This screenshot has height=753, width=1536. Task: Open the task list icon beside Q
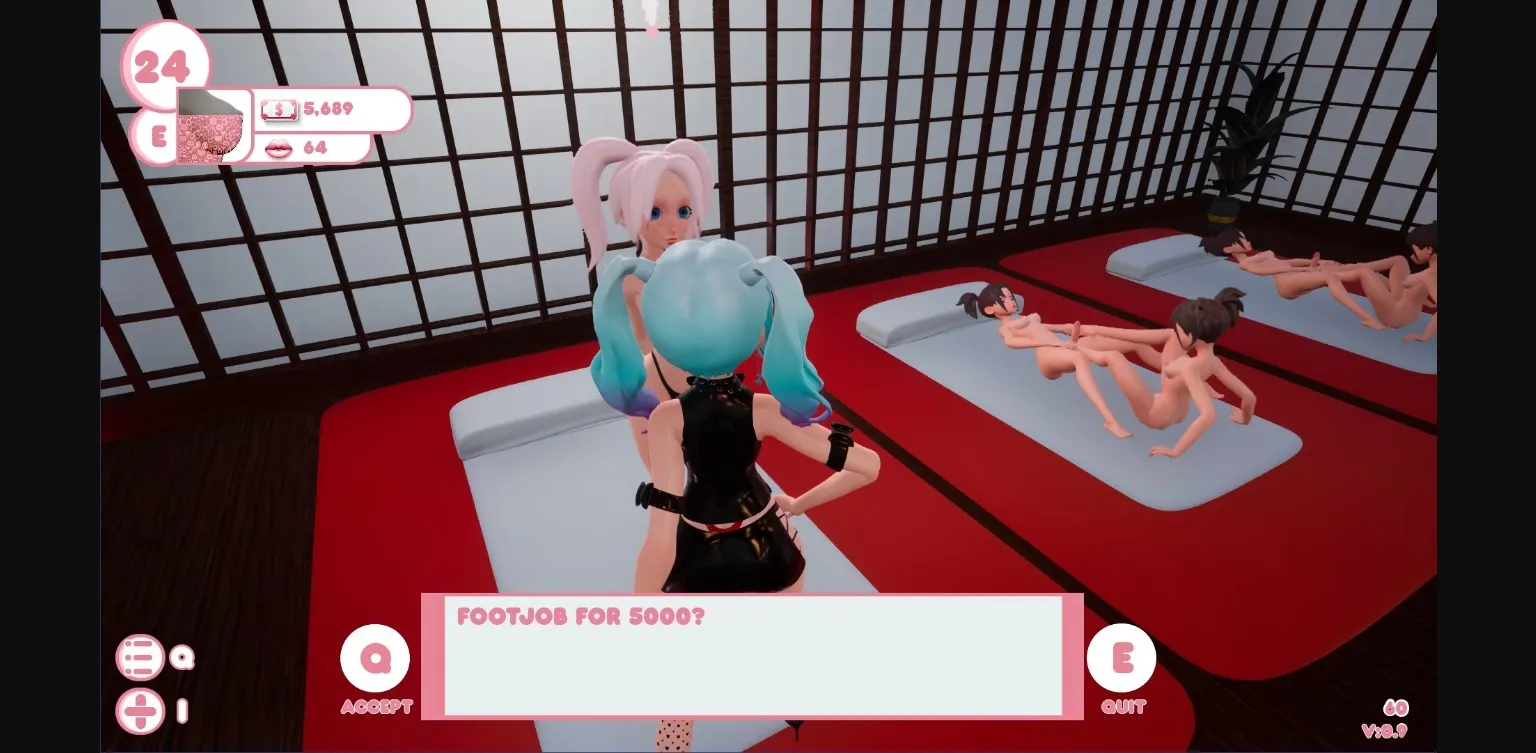141,658
